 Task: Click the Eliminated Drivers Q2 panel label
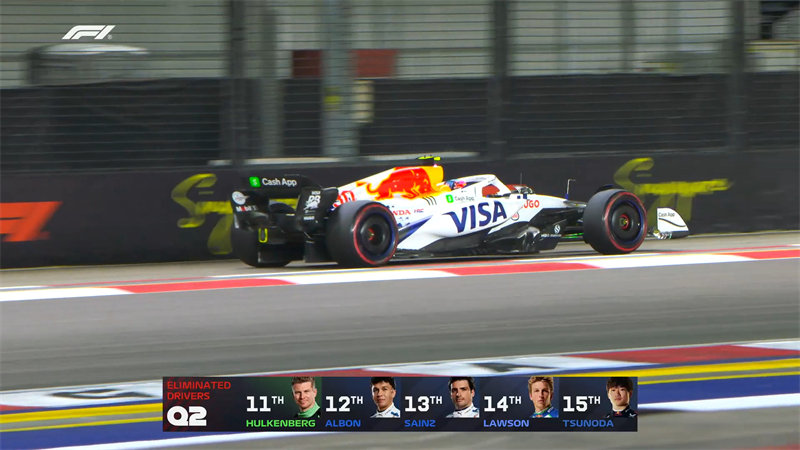tap(198, 403)
